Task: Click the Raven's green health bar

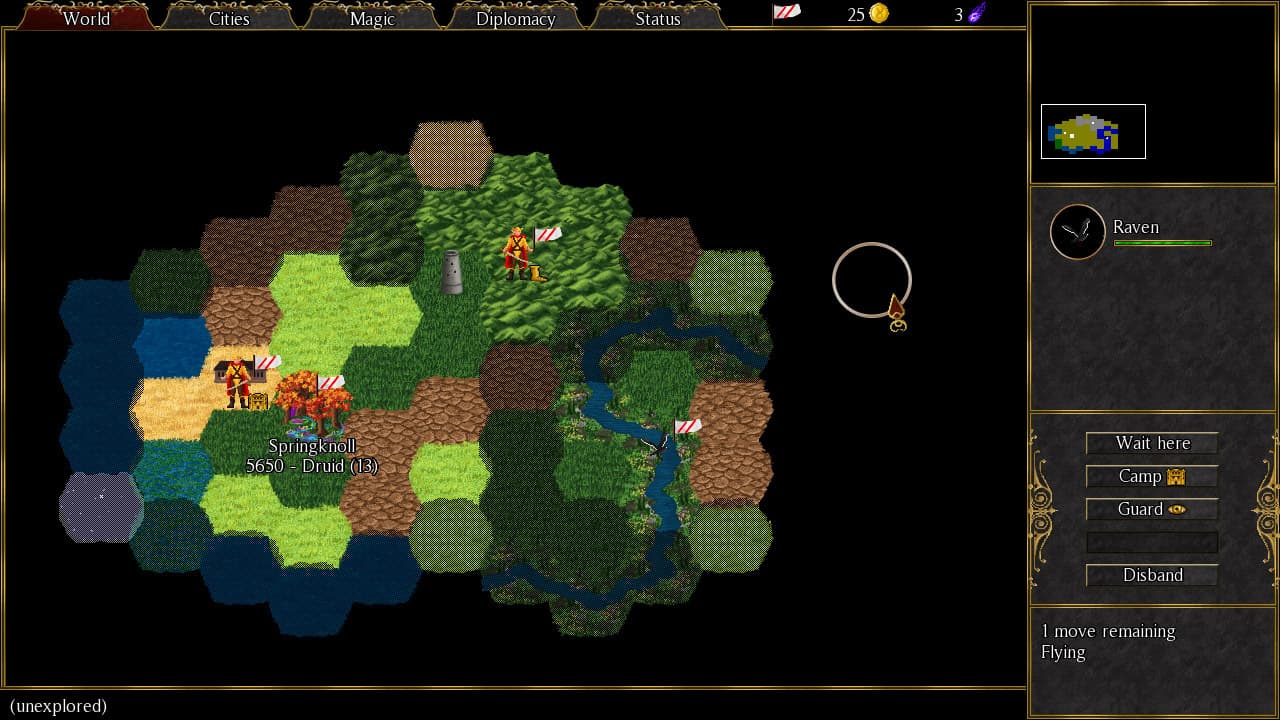Action: [x=1162, y=243]
